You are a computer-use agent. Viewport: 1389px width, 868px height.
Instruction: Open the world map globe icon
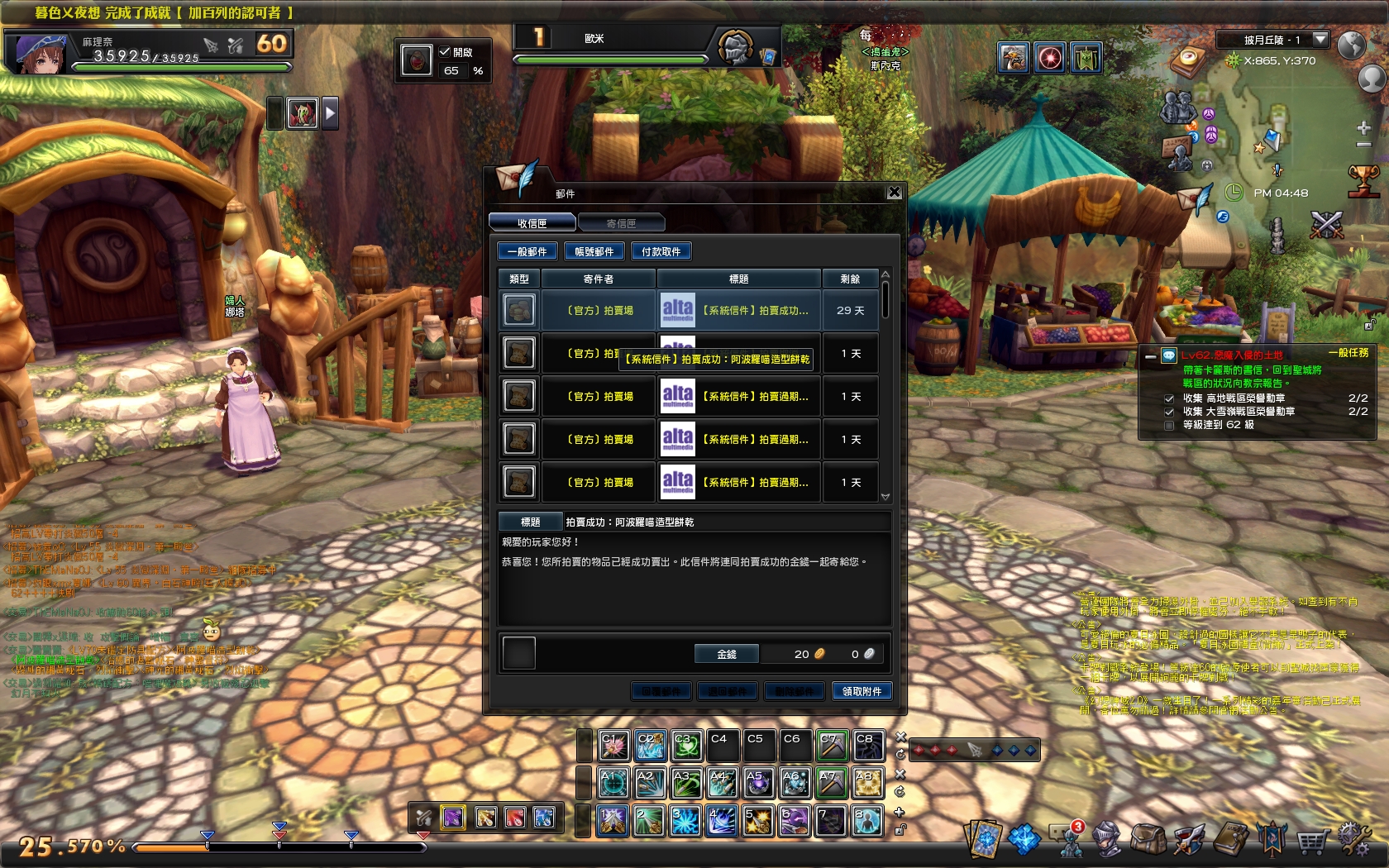coord(1351,46)
